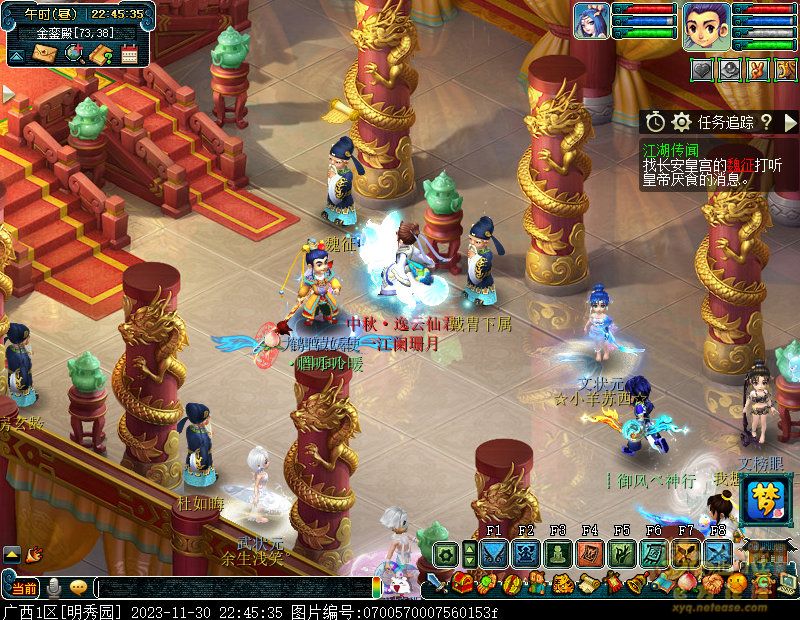Open the 梦 blue square button
Viewport: 800px width, 620px height.
pyautogui.click(x=760, y=497)
